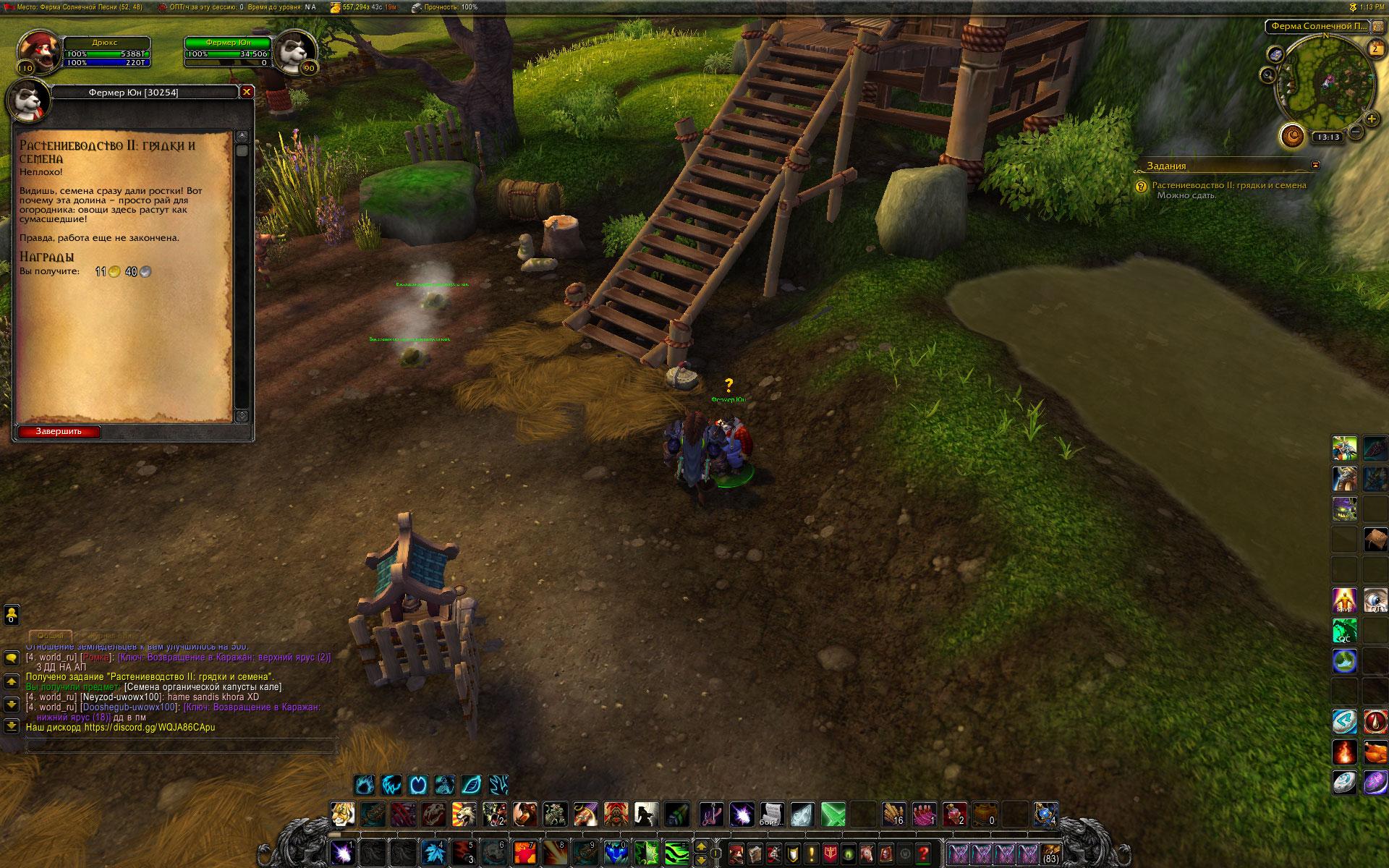
Task: Click the player portrait of Дрюкс
Action: (x=38, y=52)
